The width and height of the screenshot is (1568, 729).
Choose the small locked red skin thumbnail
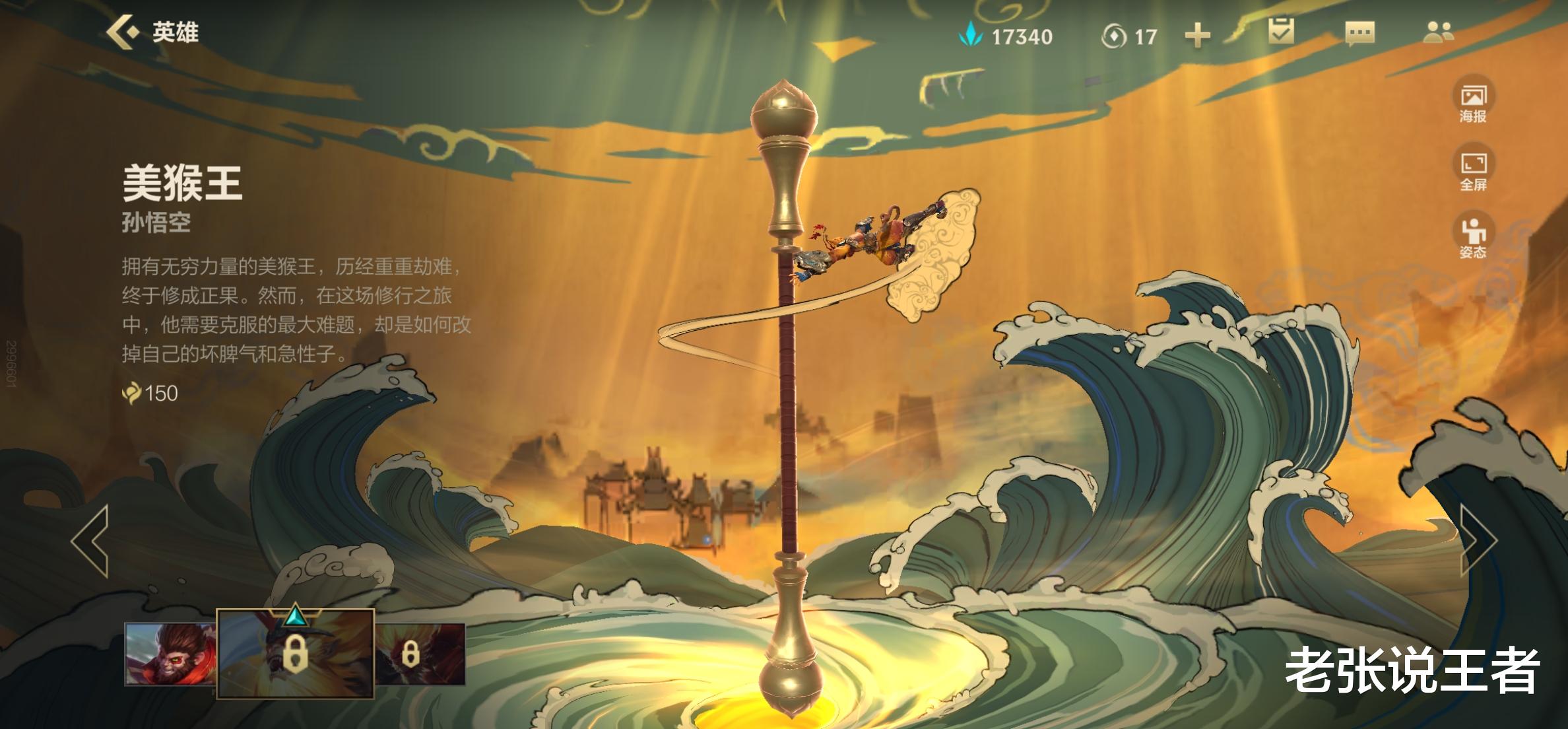click(420, 654)
